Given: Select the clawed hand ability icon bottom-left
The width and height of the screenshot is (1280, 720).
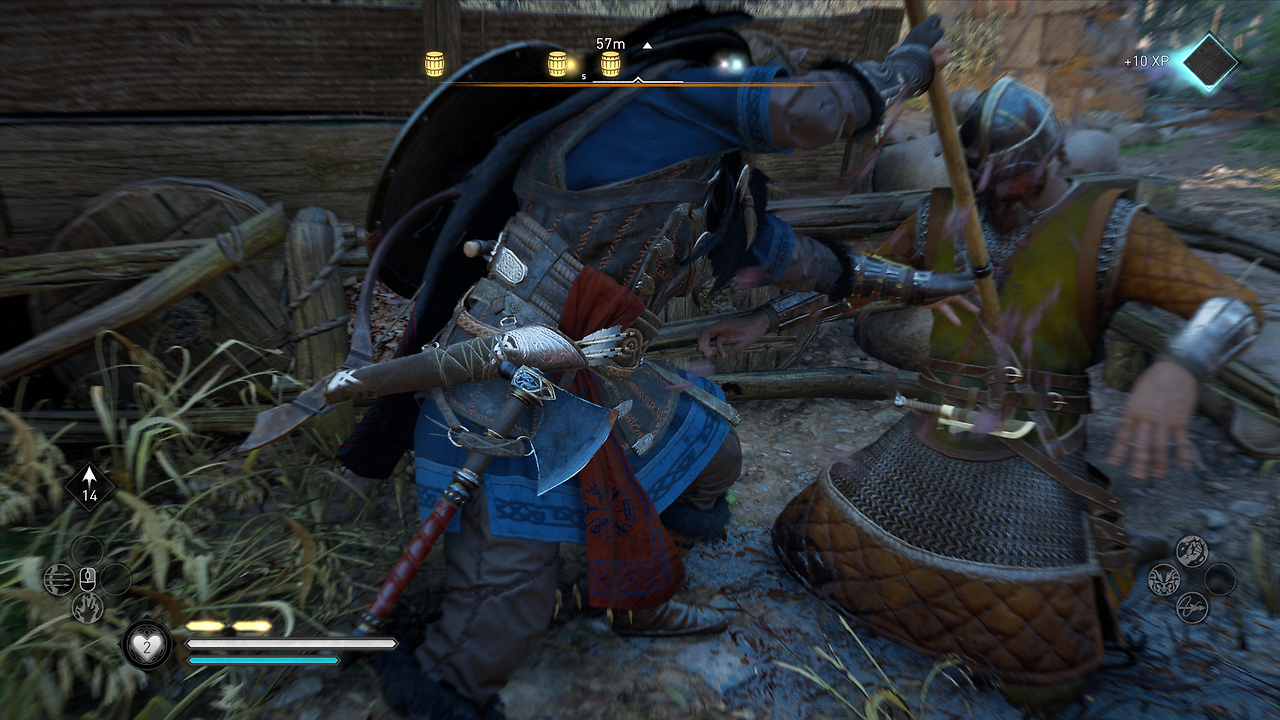Looking at the screenshot, I should click(88, 606).
